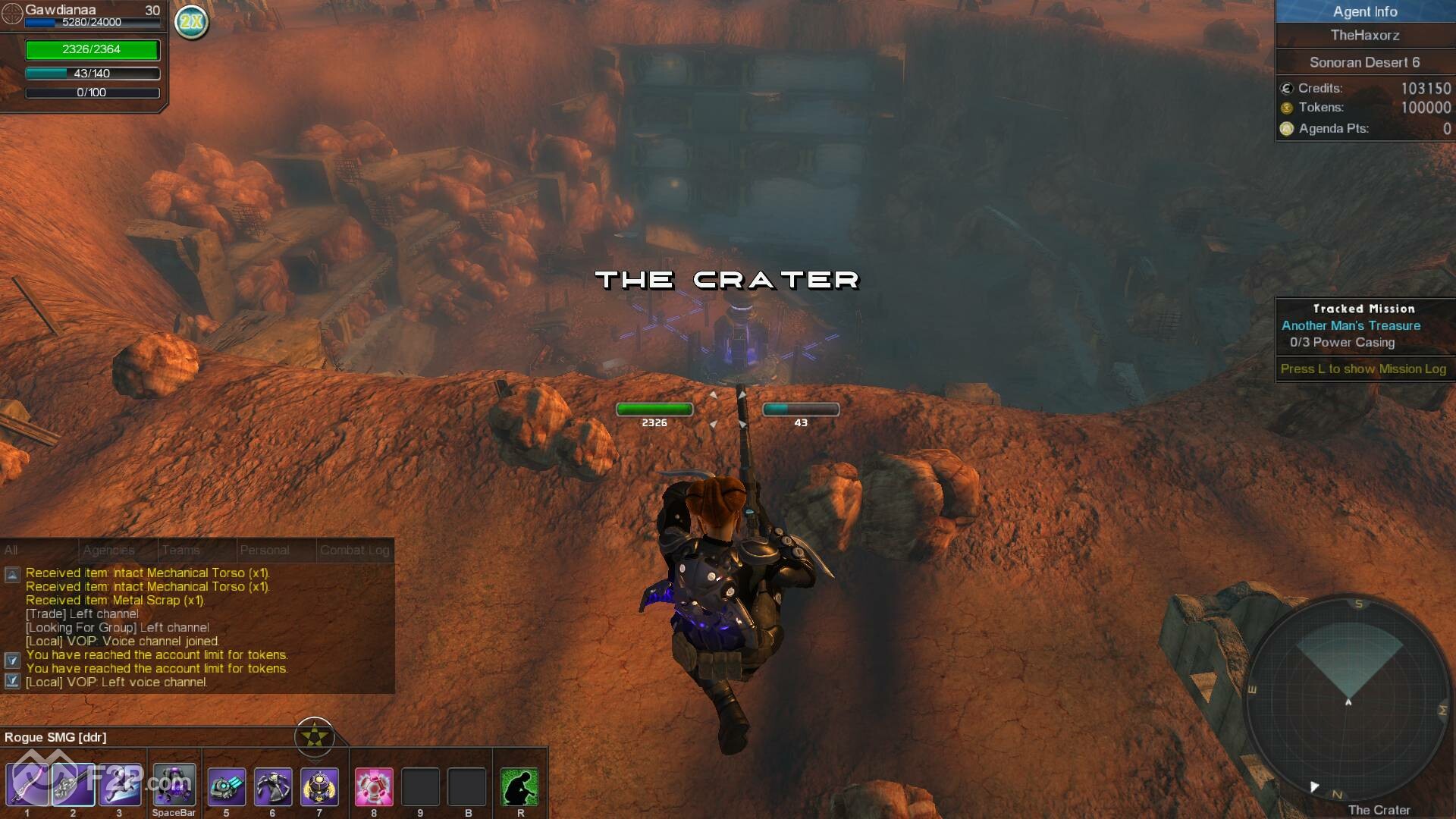Activate the cyan gauntlet ability in slot 5

tap(226, 786)
